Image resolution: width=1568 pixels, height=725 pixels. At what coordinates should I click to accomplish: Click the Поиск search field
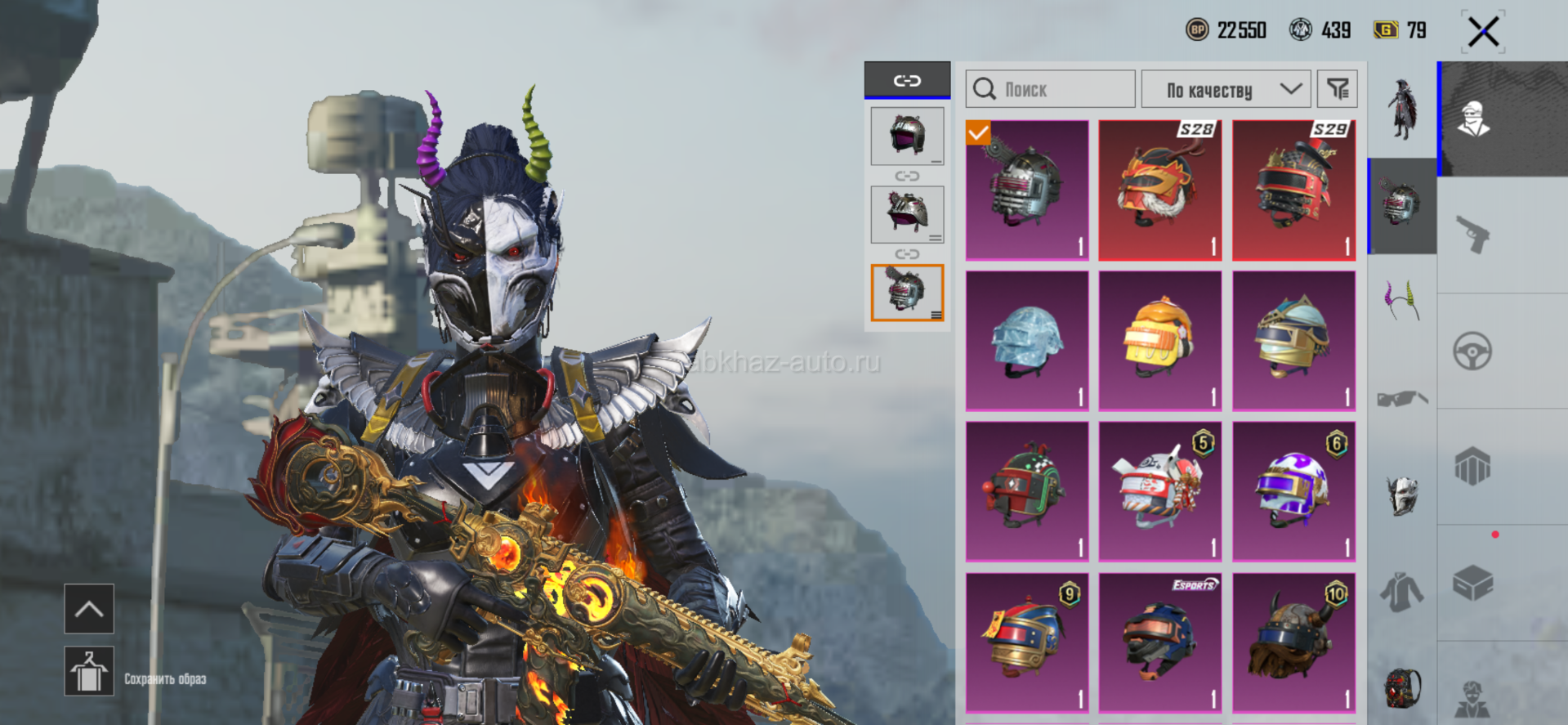[1051, 89]
